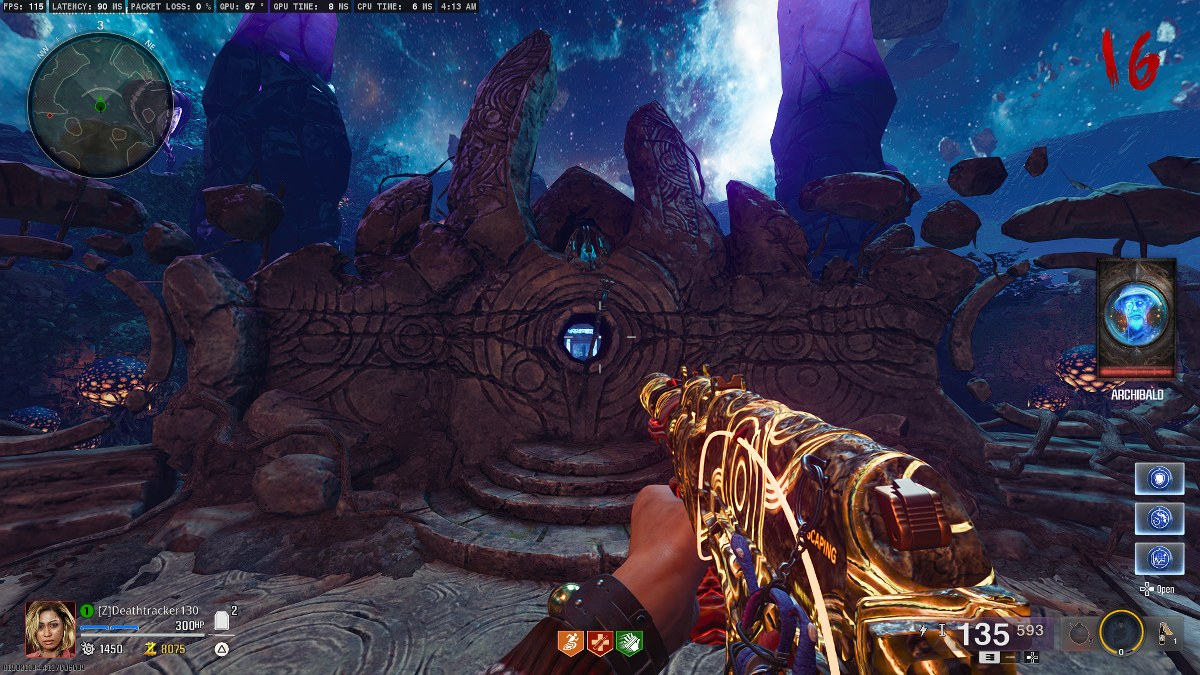Select the orange Stamin-Up runner perk icon
The height and width of the screenshot is (675, 1200).
tap(571, 642)
